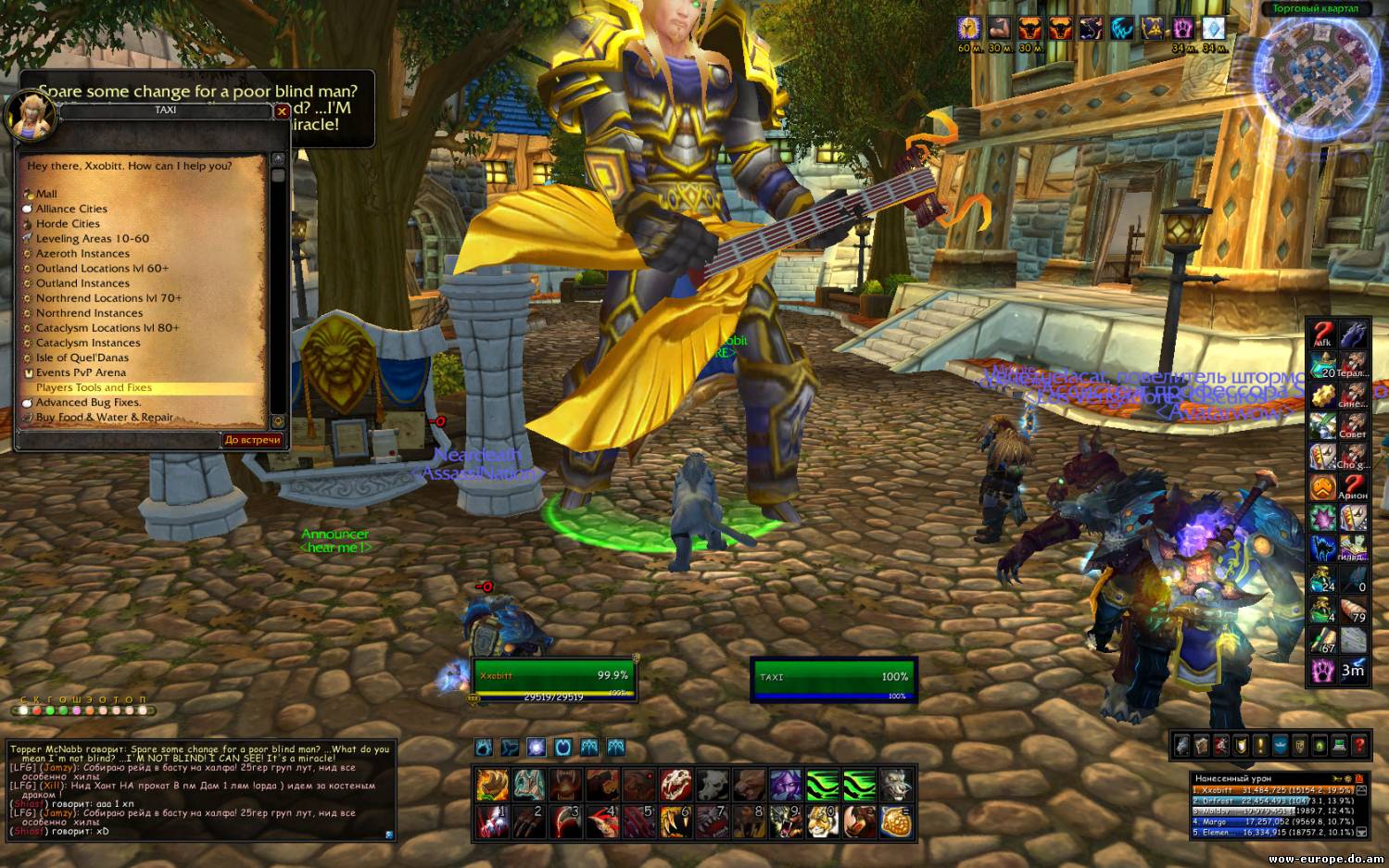1389x868 pixels.
Task: Select the TAXI target frame
Action: point(832,679)
